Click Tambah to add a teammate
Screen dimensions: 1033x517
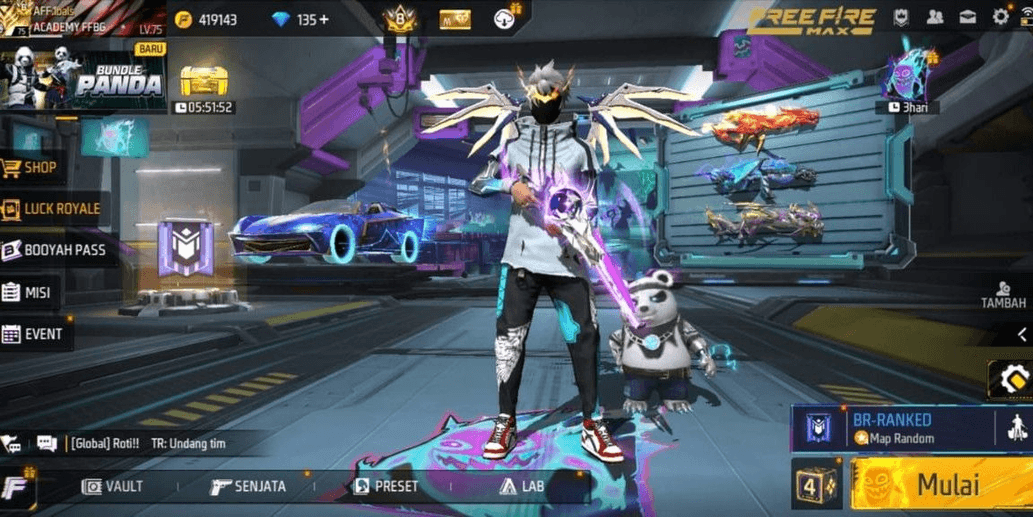point(1003,296)
